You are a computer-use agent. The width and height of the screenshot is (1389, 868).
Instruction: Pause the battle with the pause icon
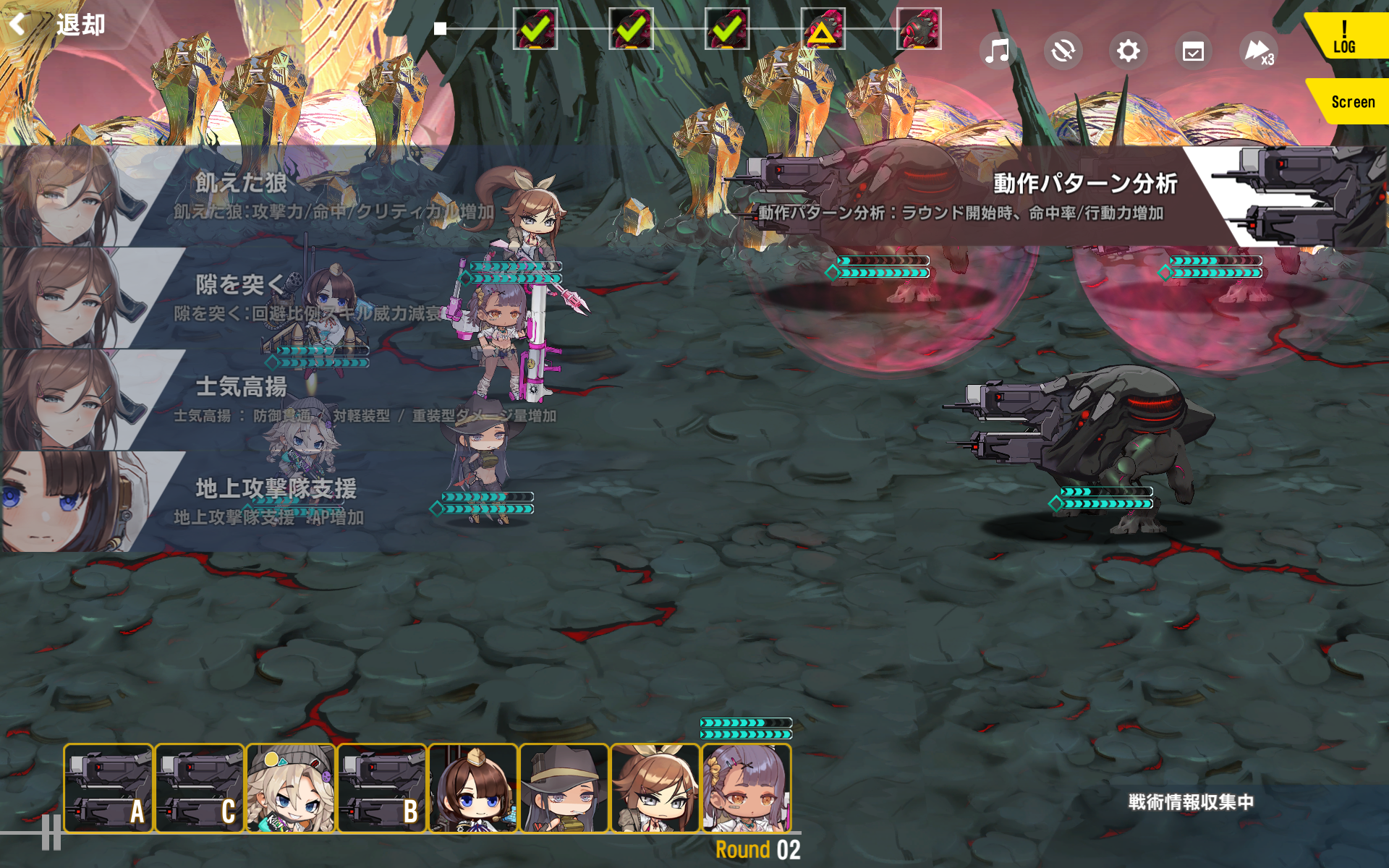tap(51, 832)
